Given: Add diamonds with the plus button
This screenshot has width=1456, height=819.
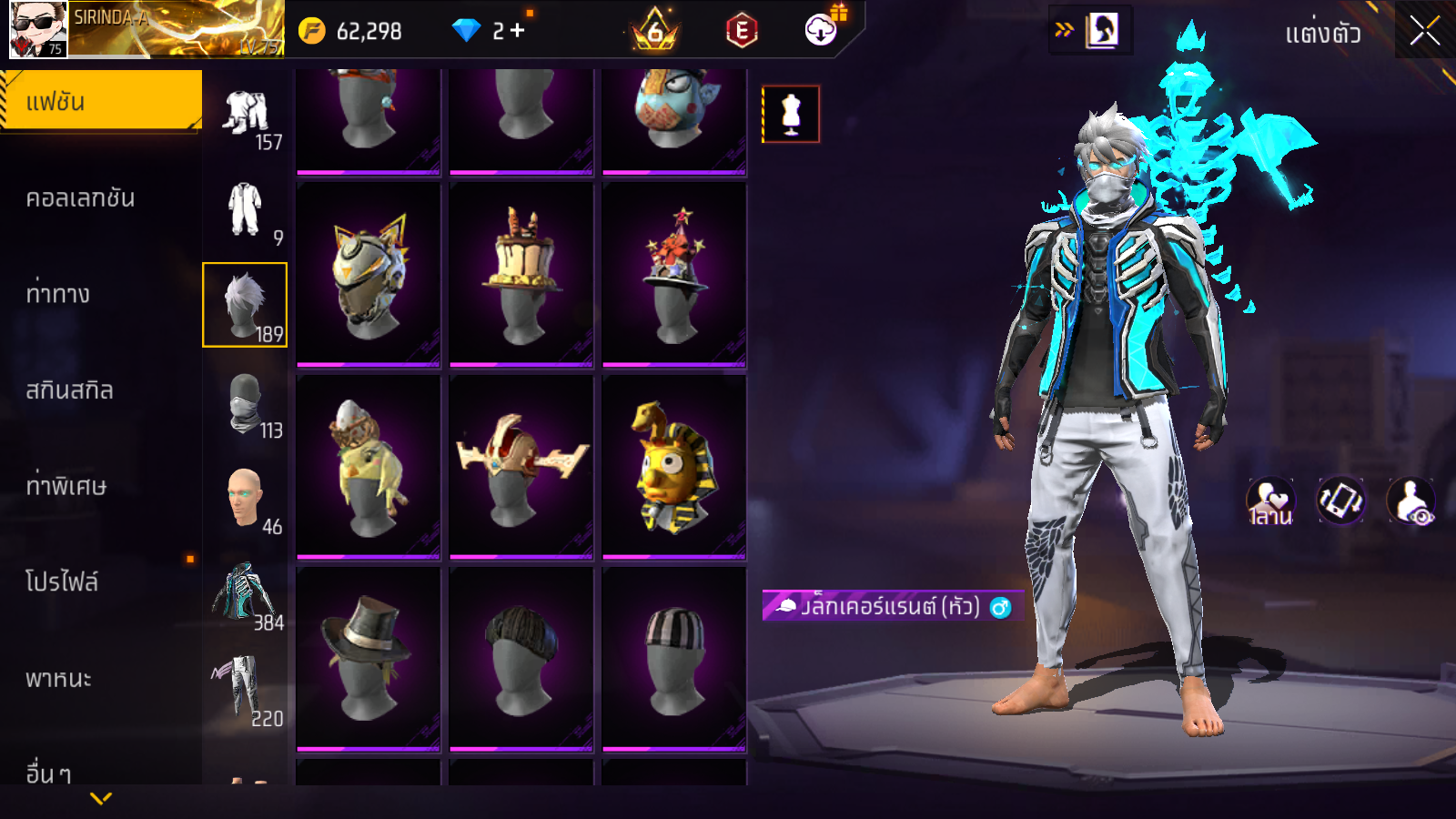Looking at the screenshot, I should click(x=518, y=31).
